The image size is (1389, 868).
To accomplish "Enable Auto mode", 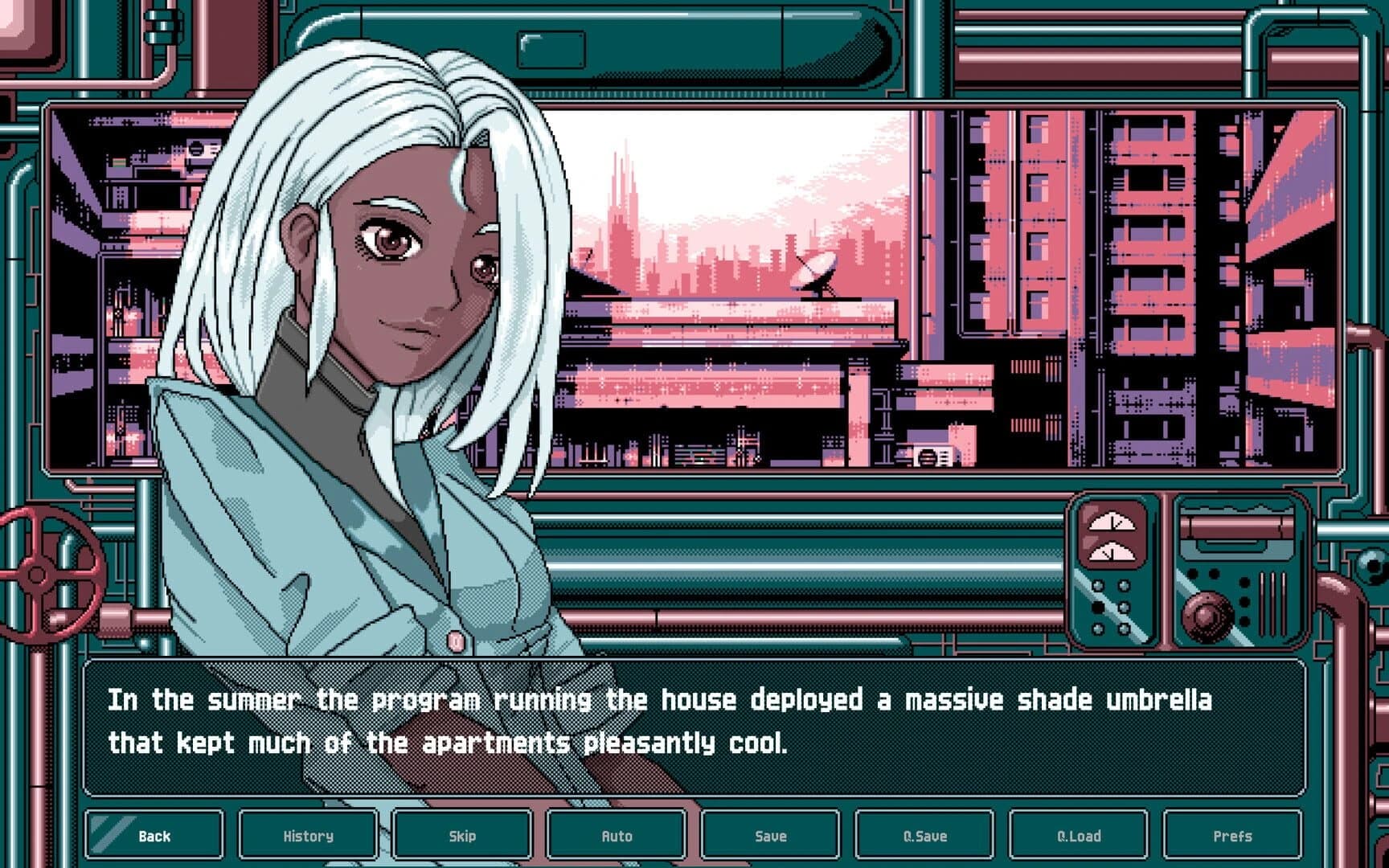I will click(x=617, y=836).
